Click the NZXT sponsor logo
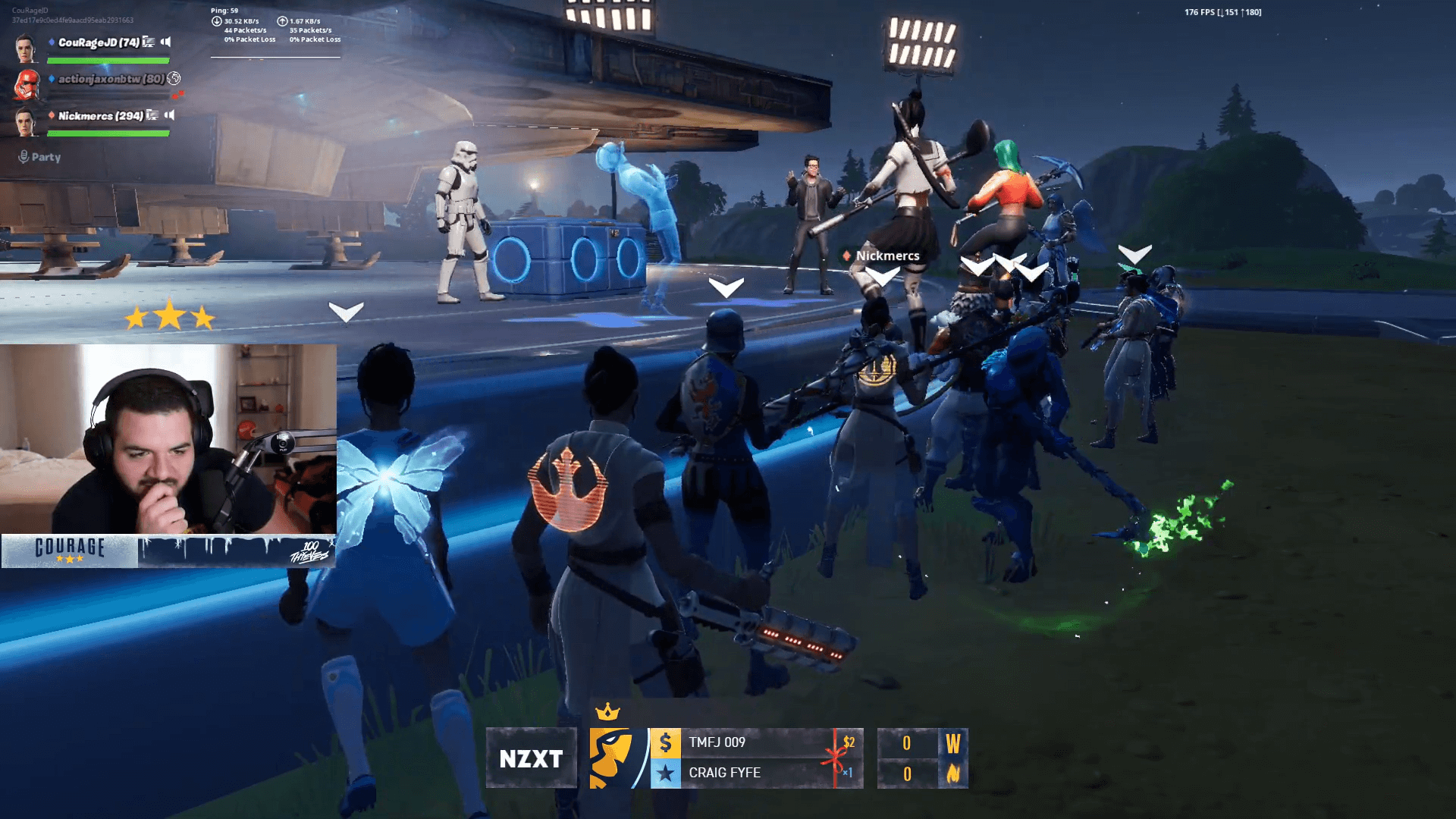This screenshot has height=819, width=1456. 531,758
